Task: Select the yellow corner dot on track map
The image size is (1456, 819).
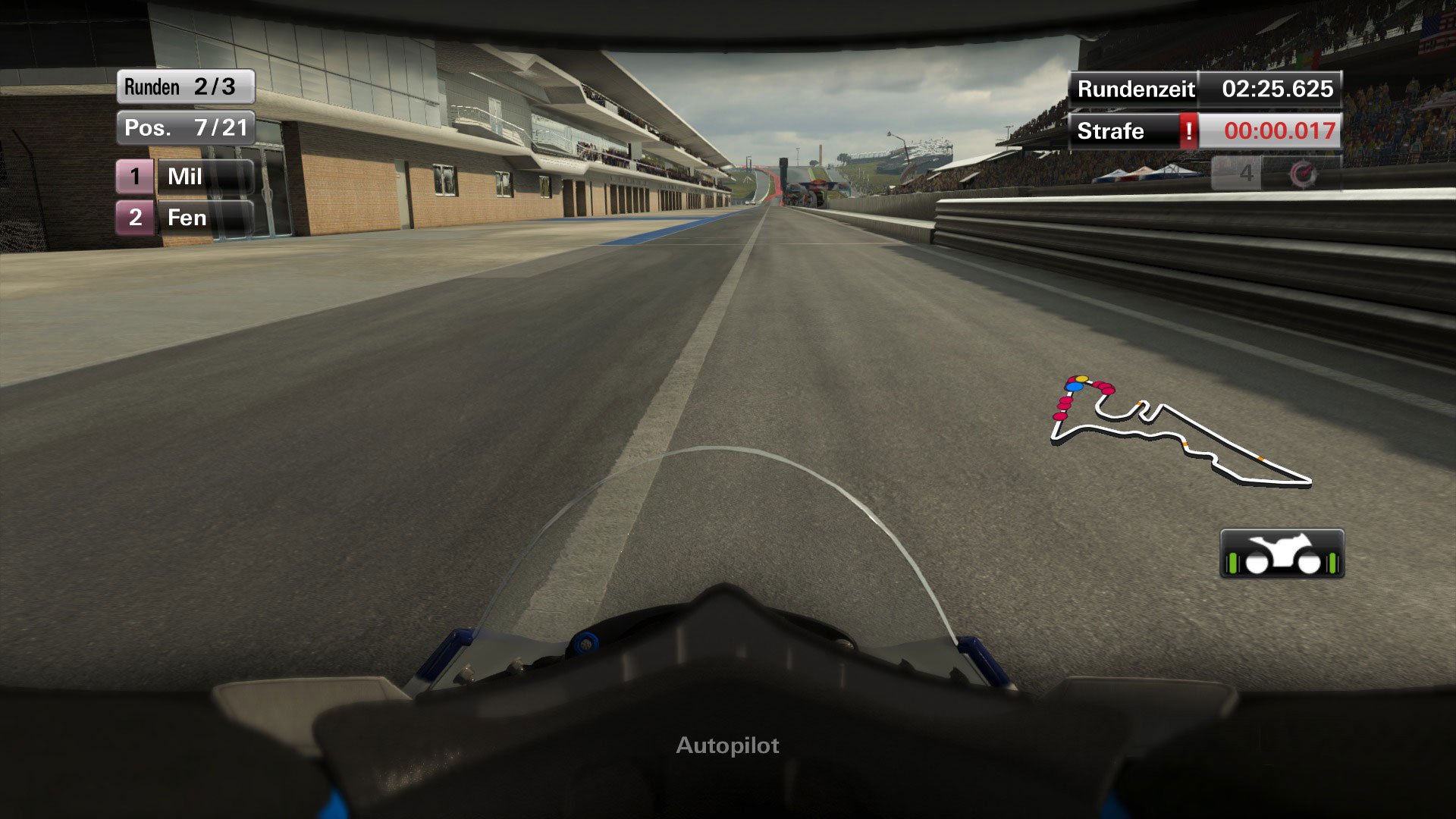Action: (1081, 378)
